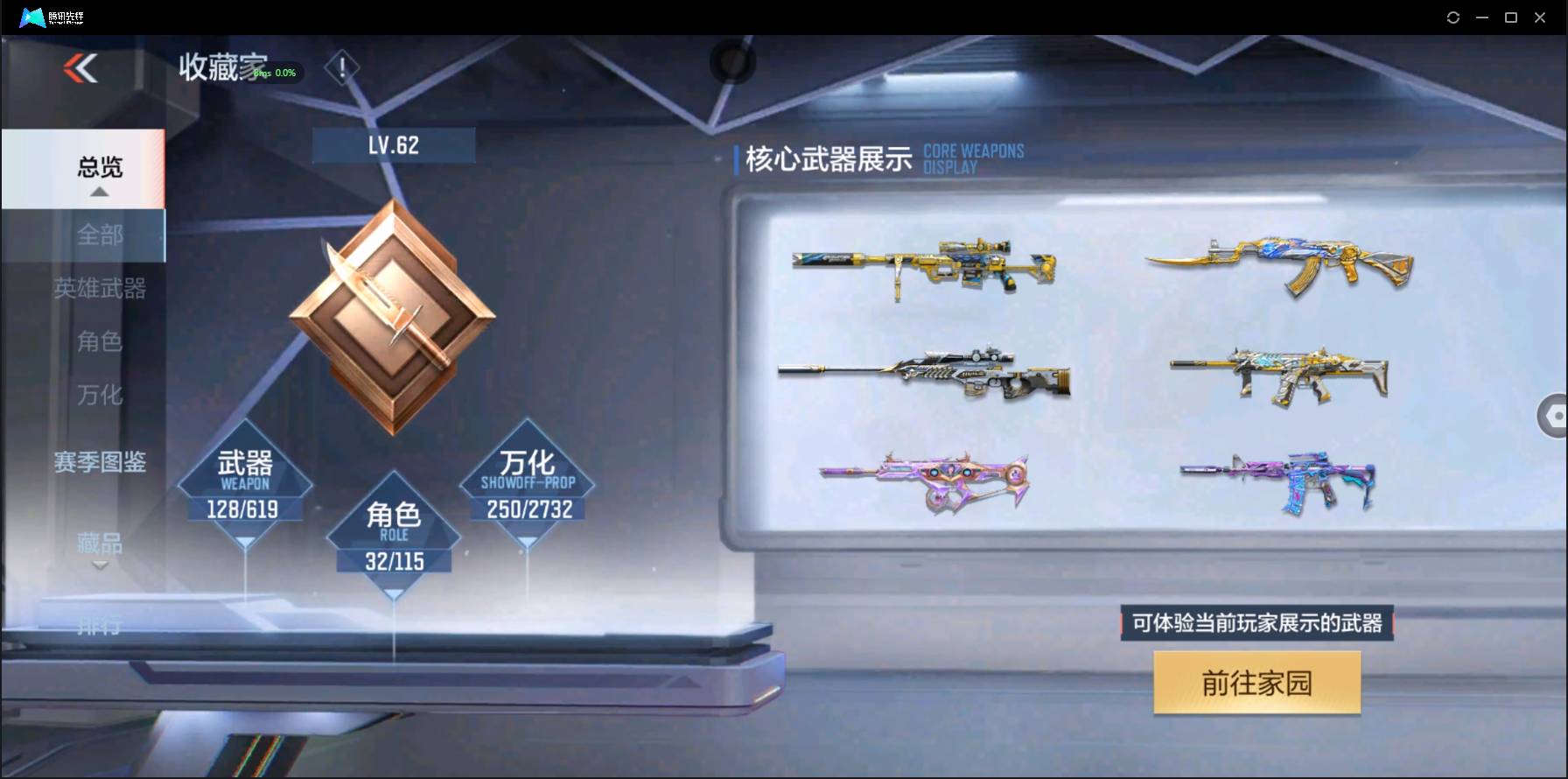Click the refresh icon in the emulator title bar
Screen dimensions: 1568x779
(x=1453, y=17)
